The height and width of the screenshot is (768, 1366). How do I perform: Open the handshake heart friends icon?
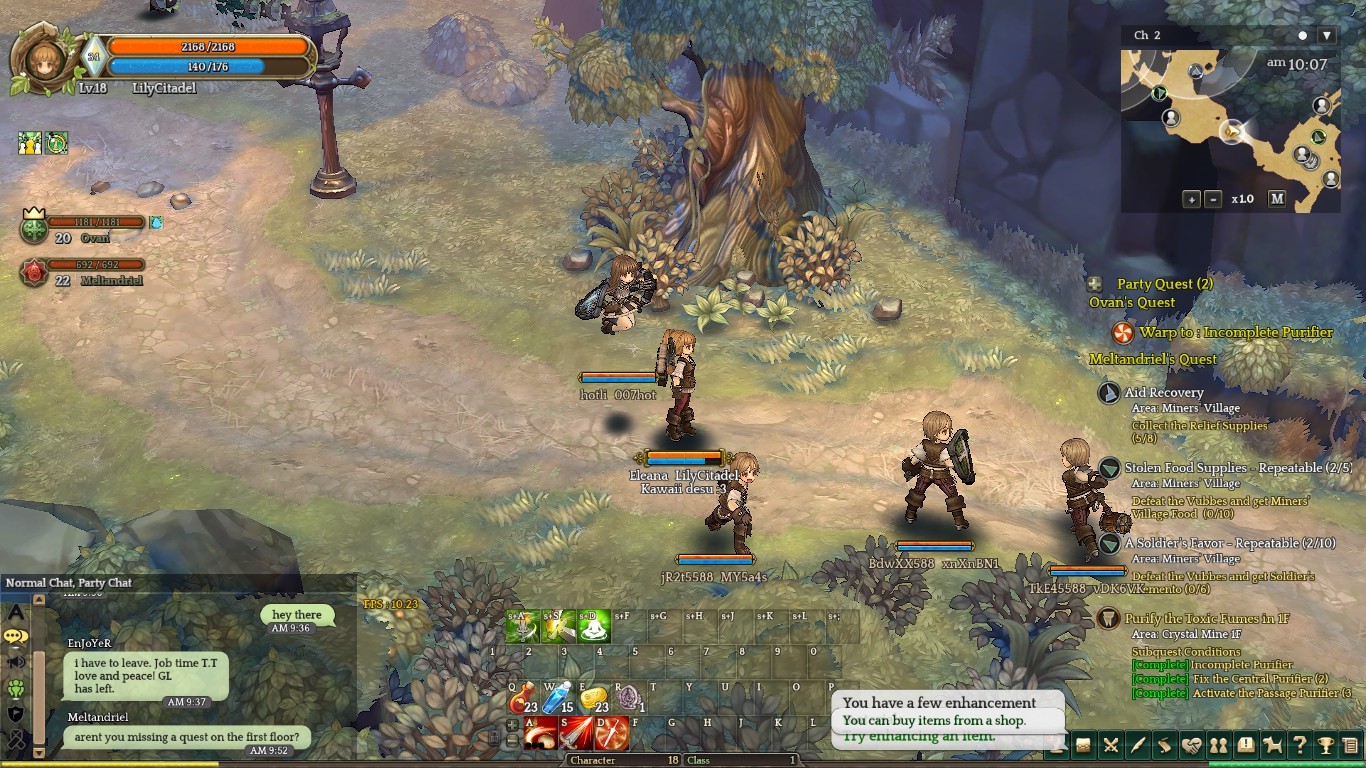[1190, 745]
